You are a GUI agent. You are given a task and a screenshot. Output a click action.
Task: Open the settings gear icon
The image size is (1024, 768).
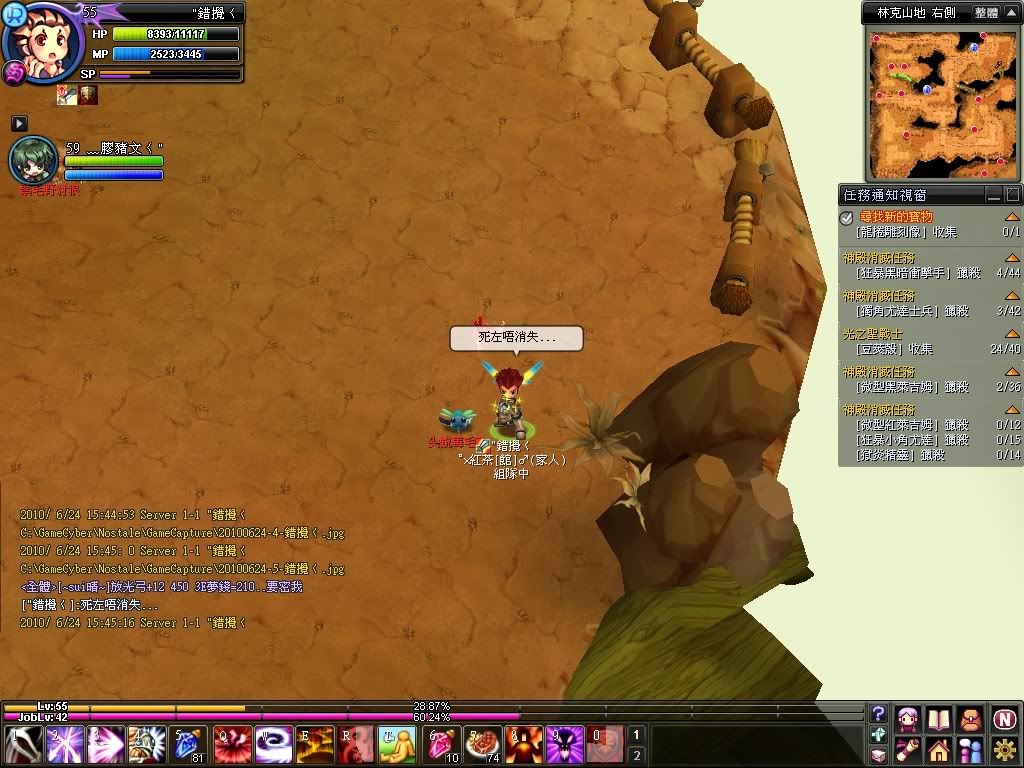(x=1004, y=750)
